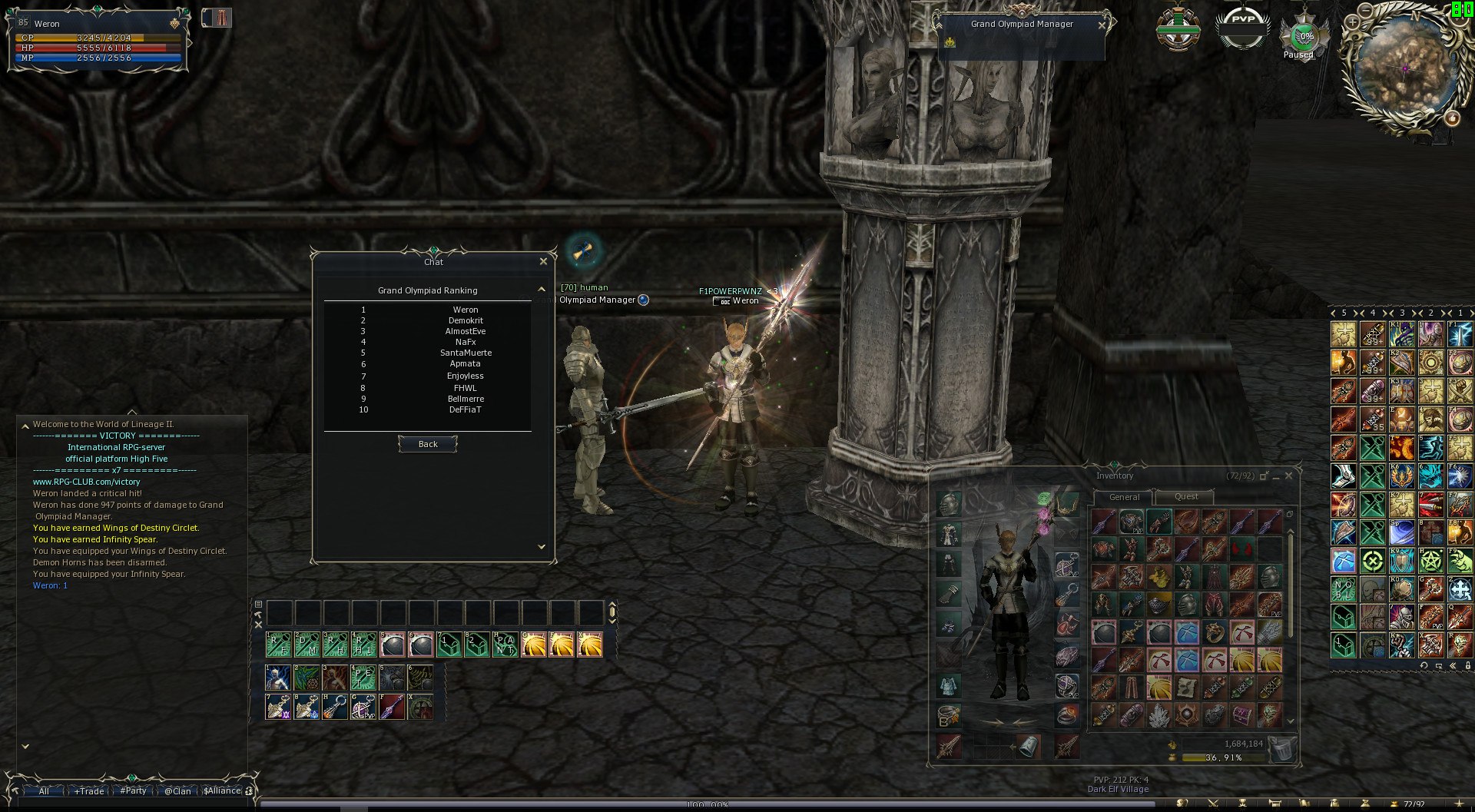Click the Back button in ranking dialog

(428, 444)
